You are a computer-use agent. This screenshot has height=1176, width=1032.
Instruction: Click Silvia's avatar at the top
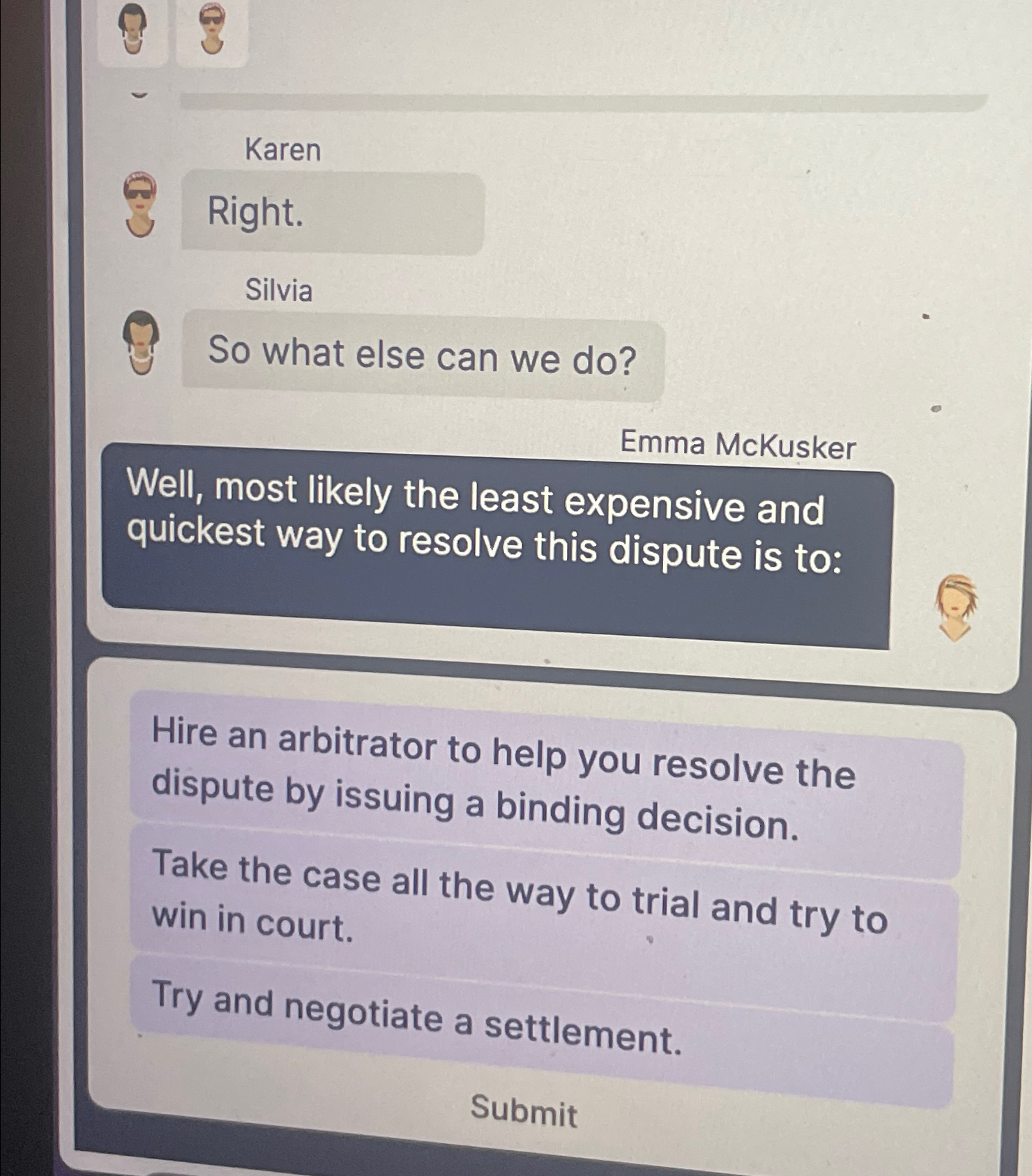(x=132, y=28)
